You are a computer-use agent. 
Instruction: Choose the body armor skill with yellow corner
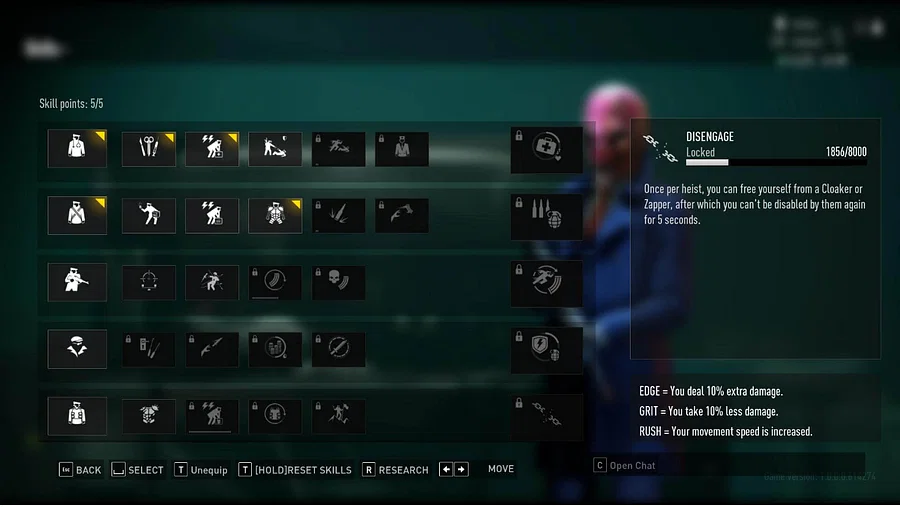pos(275,216)
